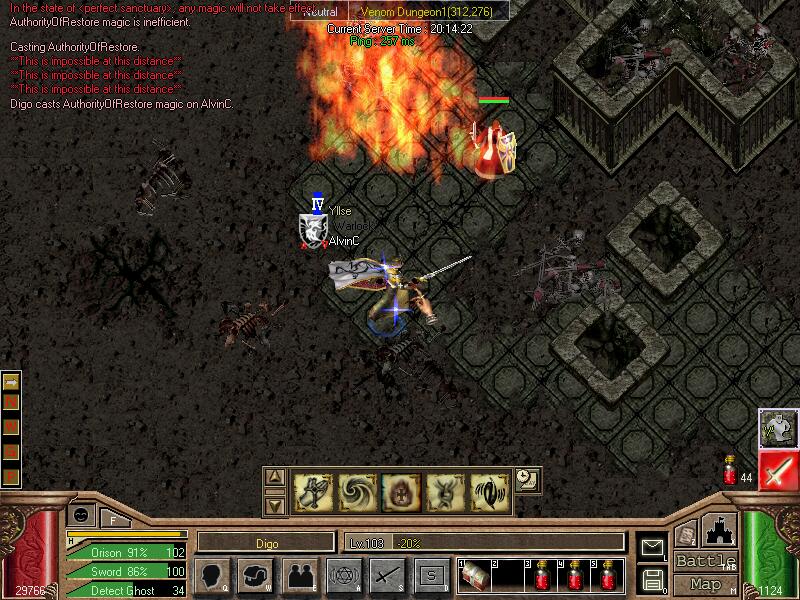Click the S-labeled square button

coord(431,575)
